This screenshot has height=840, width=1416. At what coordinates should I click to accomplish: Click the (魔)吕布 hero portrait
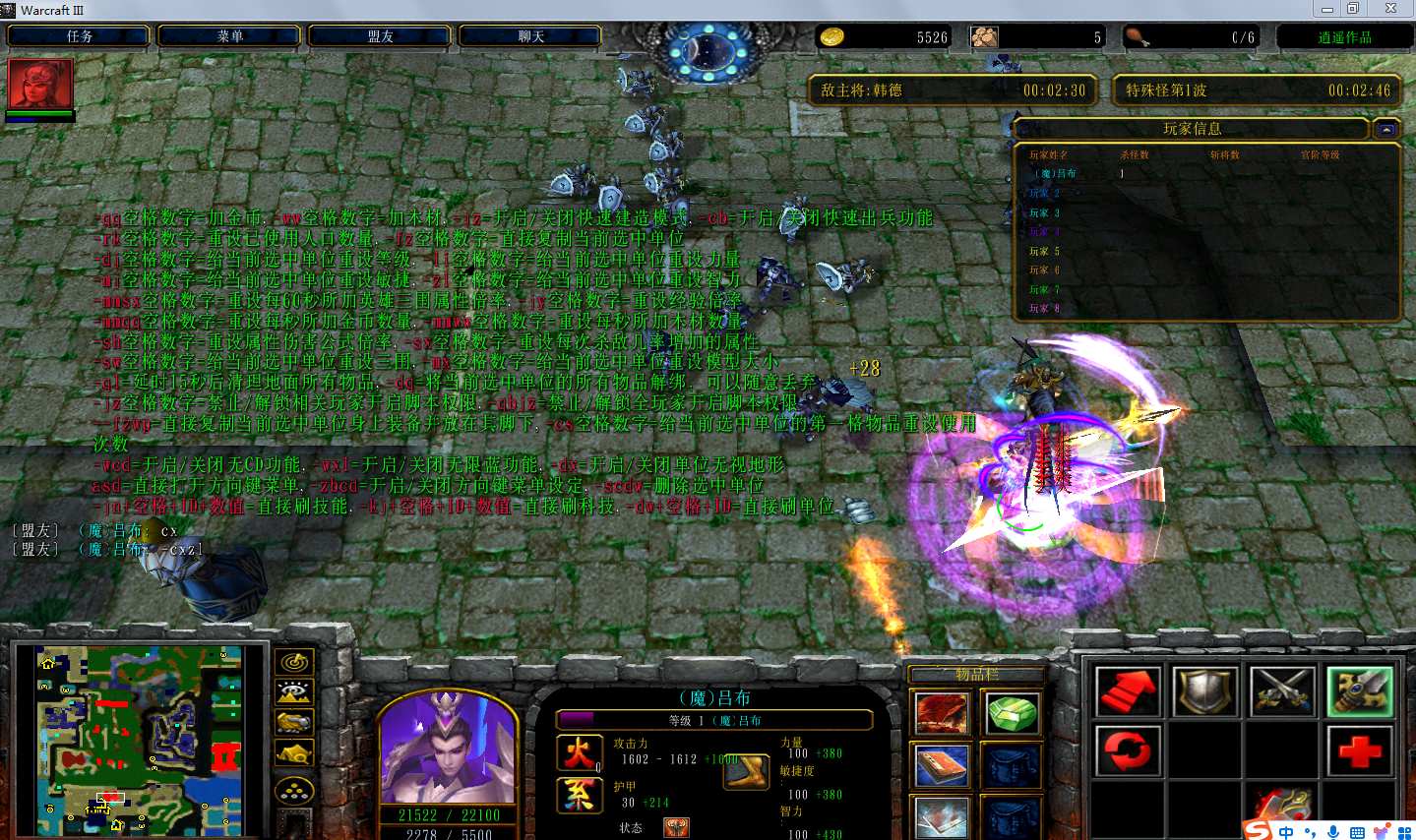[x=448, y=748]
